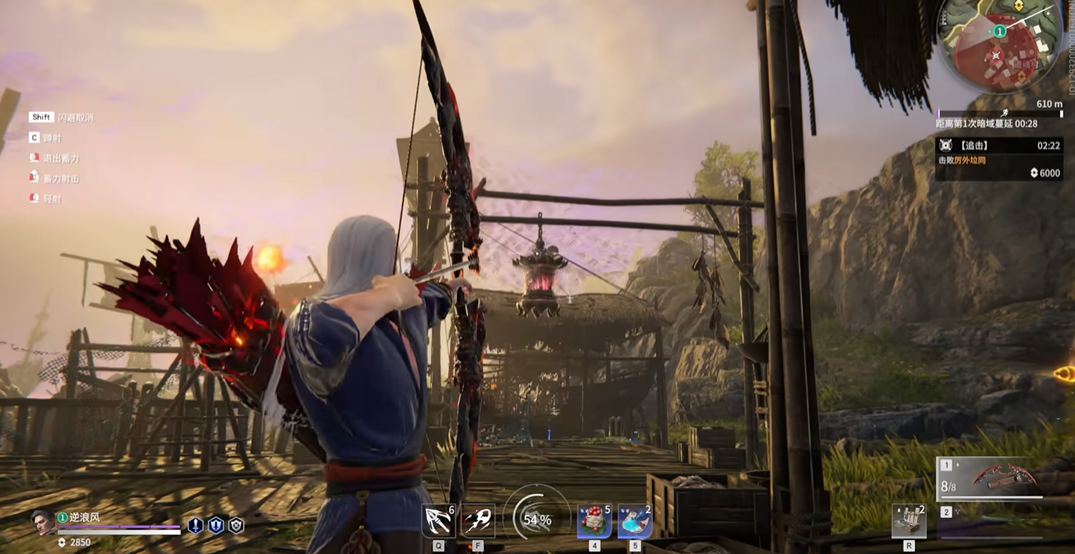This screenshot has width=1075, height=554.
Task: Inspect the grey shield buff icon
Action: pyautogui.click(x=236, y=524)
